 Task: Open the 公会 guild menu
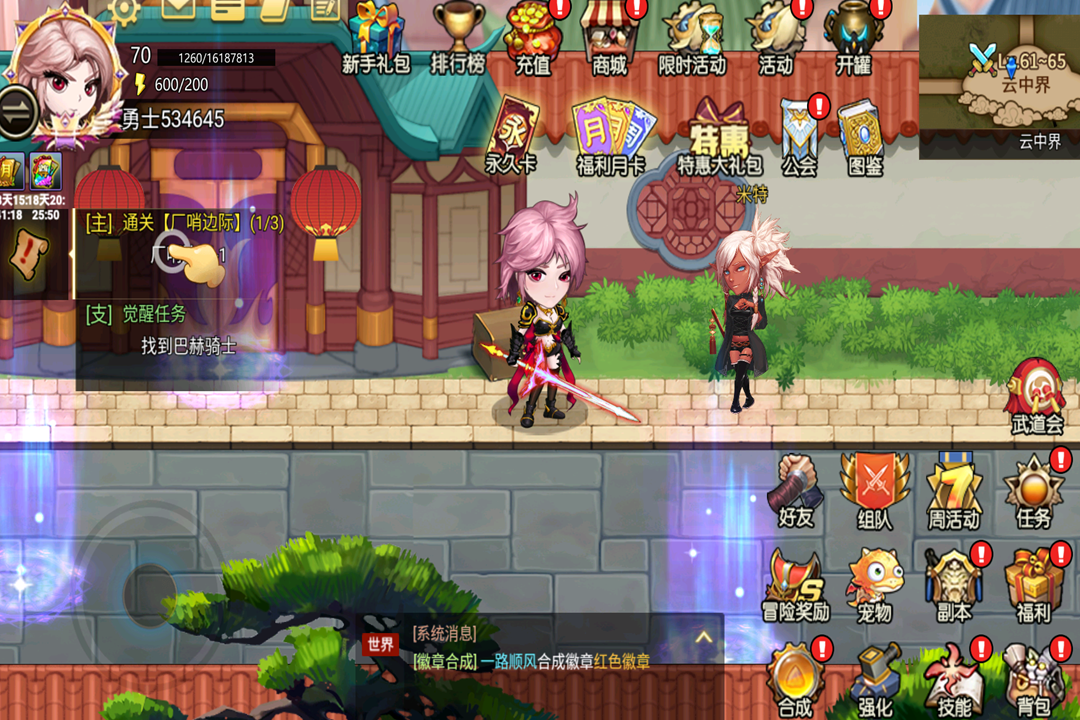click(x=800, y=134)
